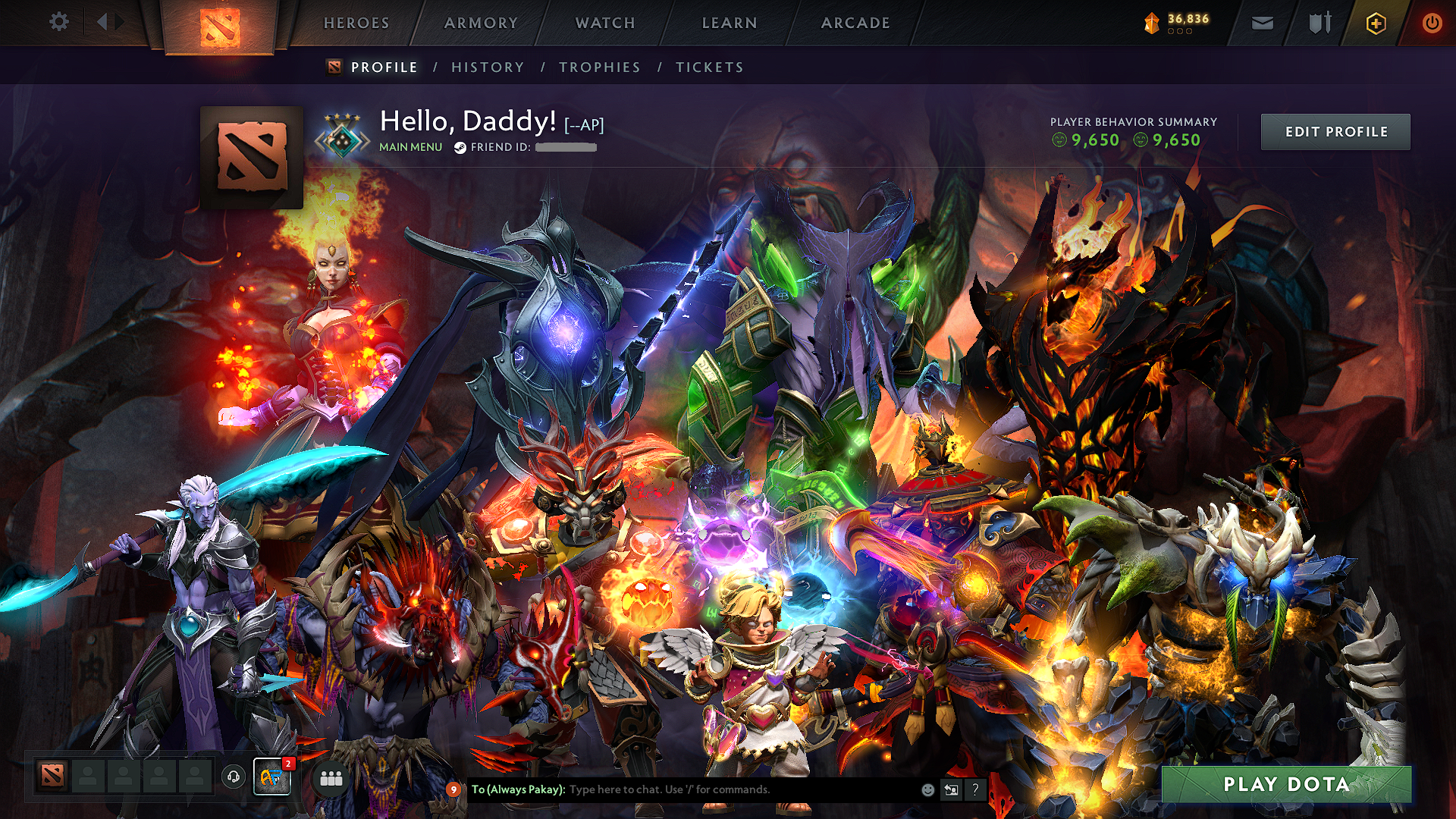Quit using the red power button
This screenshot has width=1456, height=819.
pos(1432,24)
